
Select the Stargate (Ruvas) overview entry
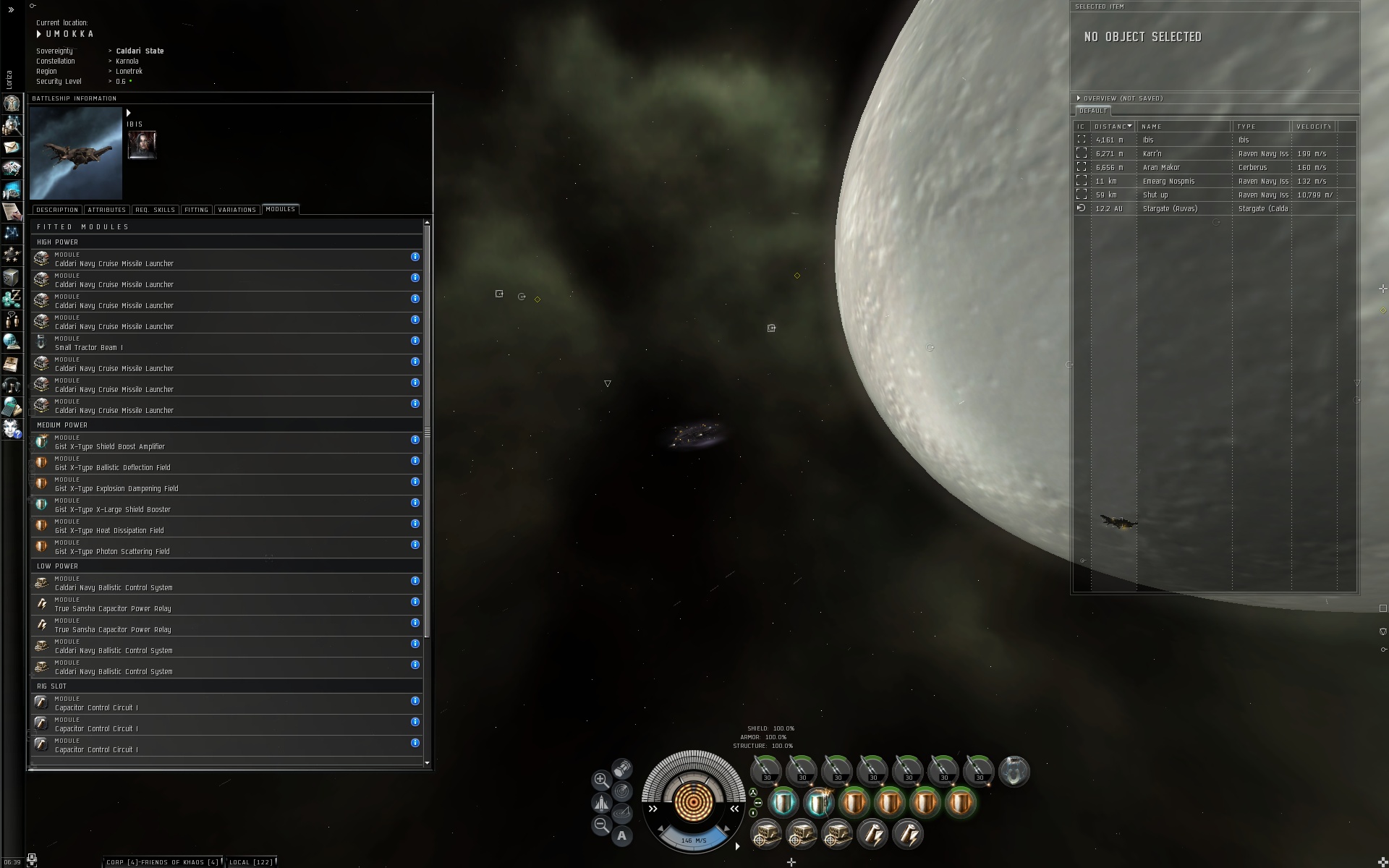point(1214,208)
